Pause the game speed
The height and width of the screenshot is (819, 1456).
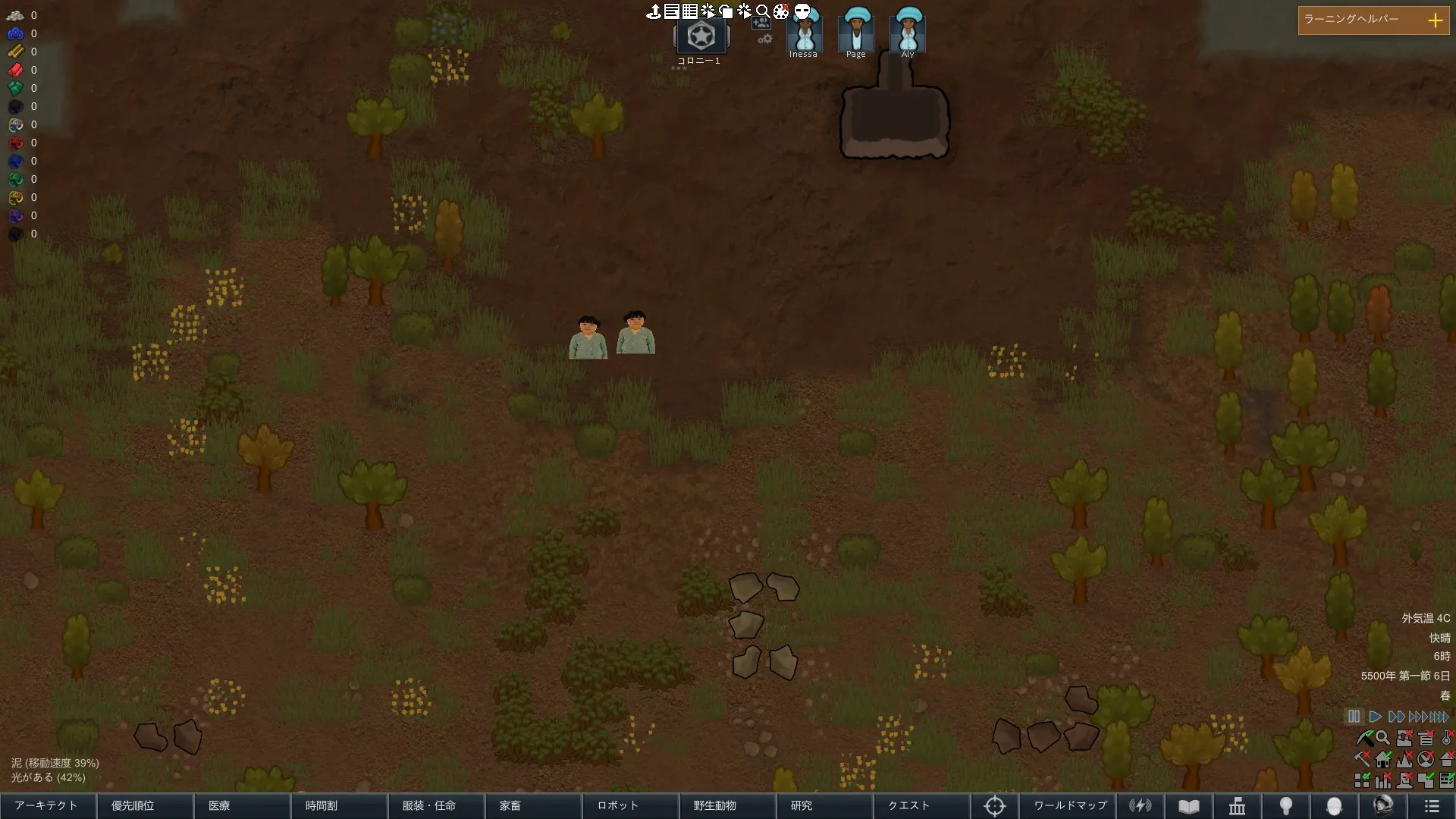pyautogui.click(x=1354, y=717)
